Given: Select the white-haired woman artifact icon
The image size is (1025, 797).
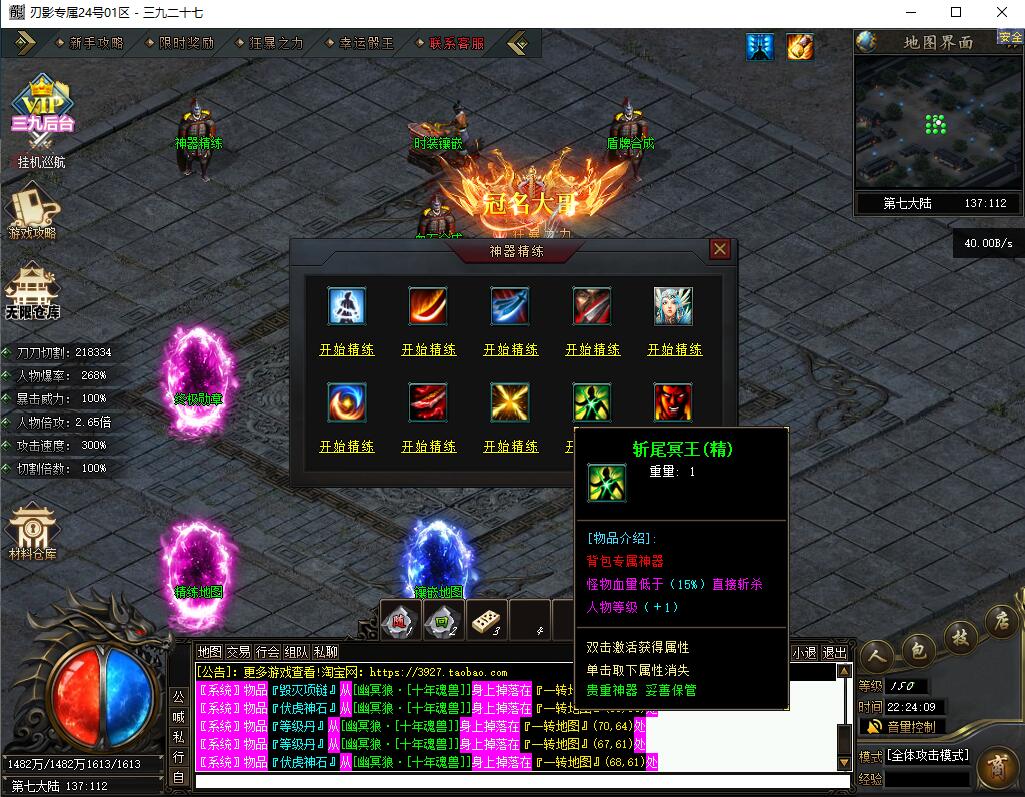Looking at the screenshot, I should (673, 307).
